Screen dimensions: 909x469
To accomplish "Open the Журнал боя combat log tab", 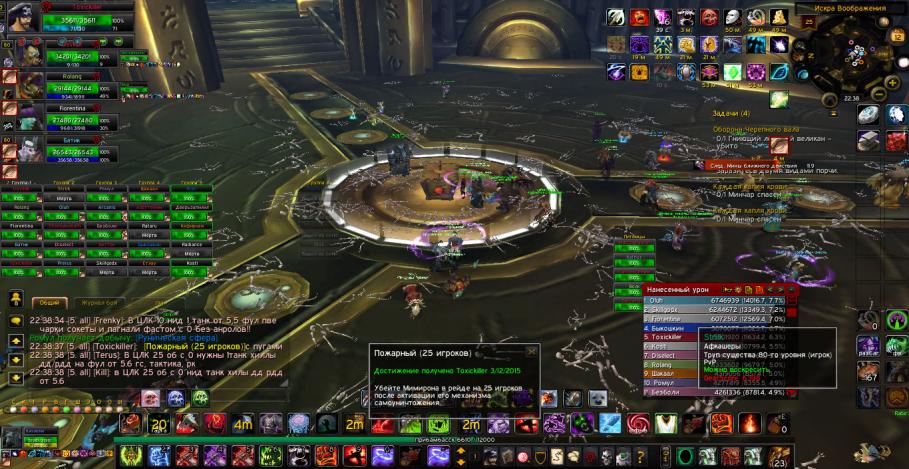I will click(100, 301).
